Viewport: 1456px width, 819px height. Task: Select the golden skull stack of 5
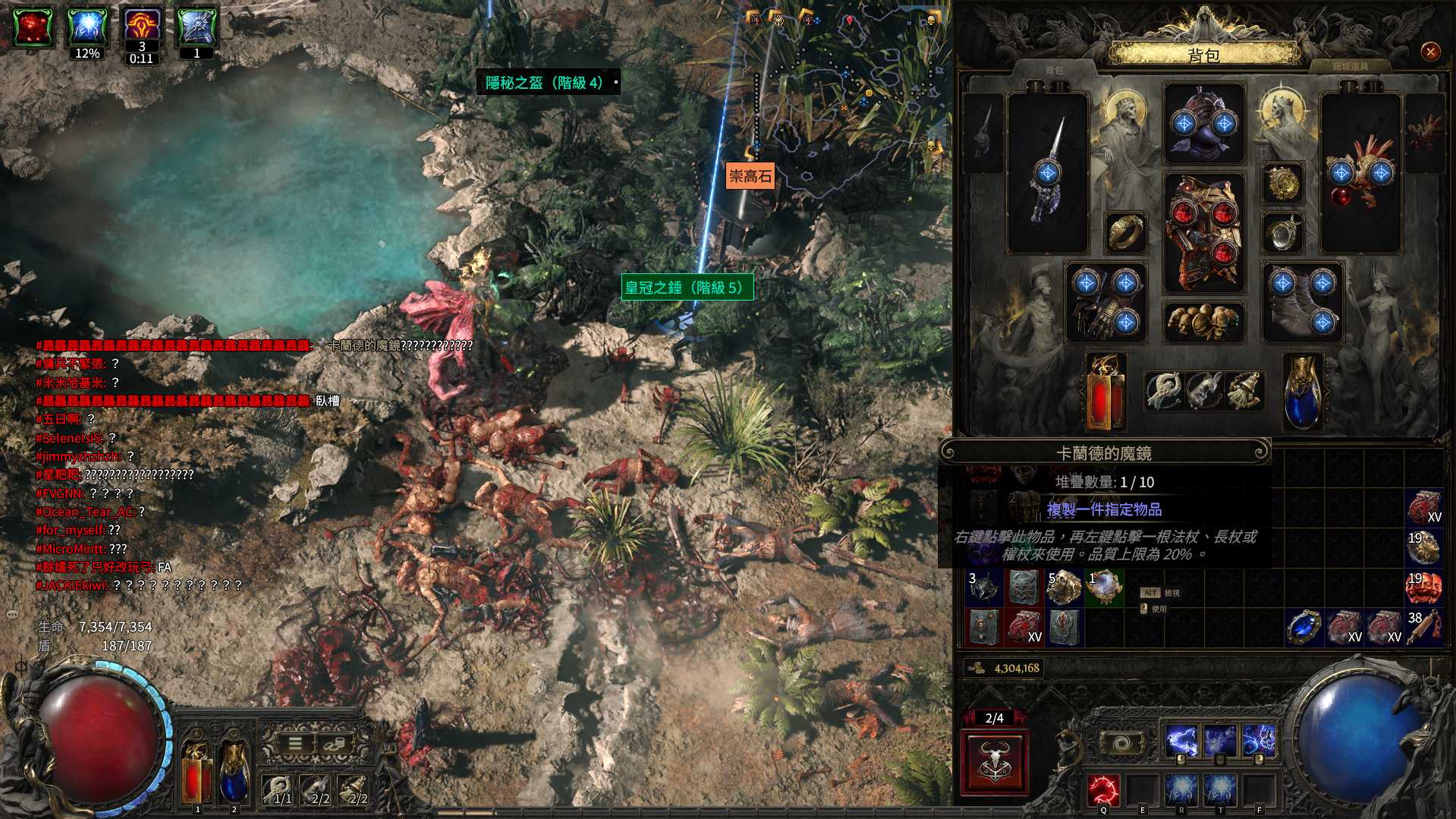[x=1064, y=587]
